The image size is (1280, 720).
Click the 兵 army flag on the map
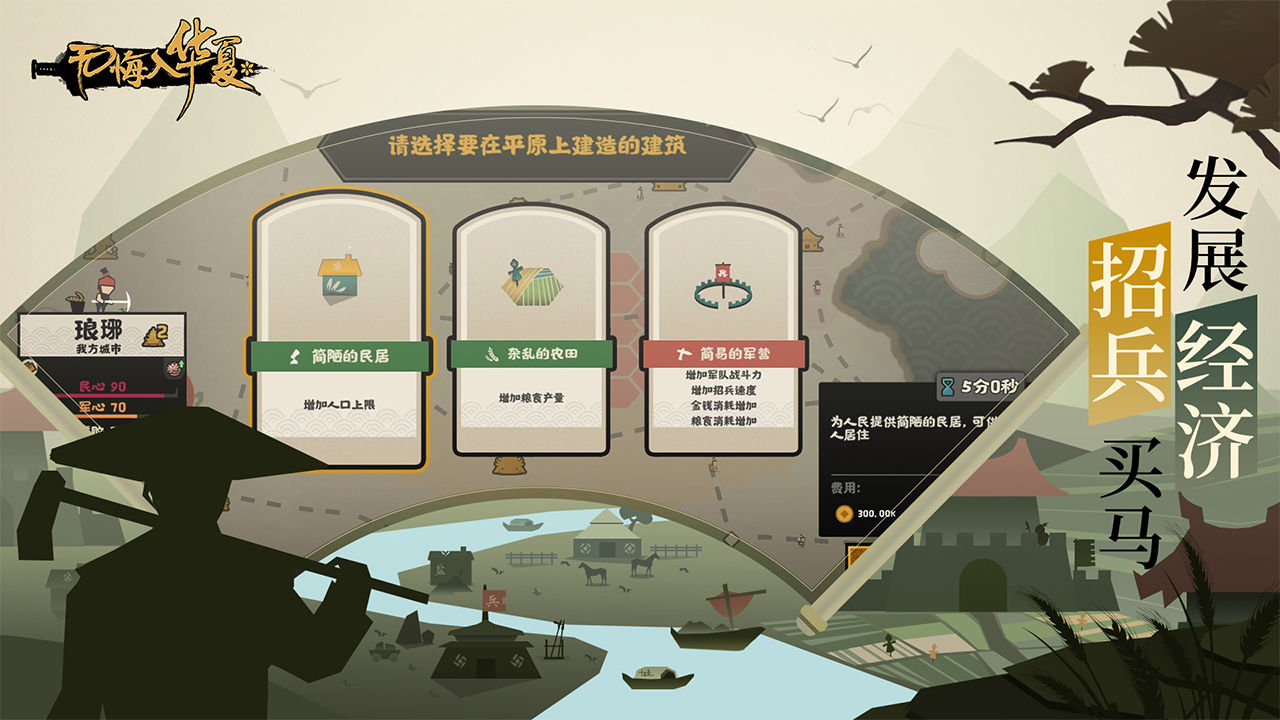click(x=494, y=601)
